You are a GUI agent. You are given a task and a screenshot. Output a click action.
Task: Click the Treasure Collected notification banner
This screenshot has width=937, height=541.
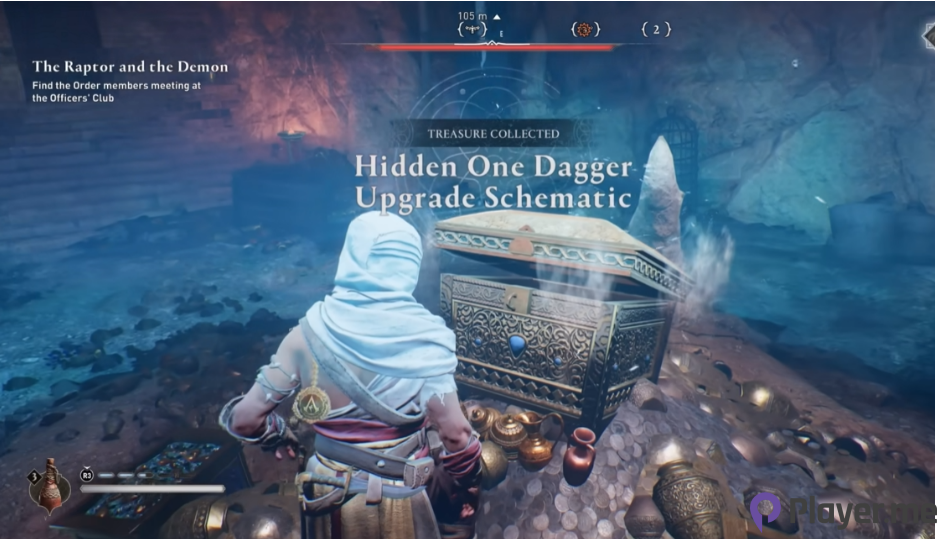493,133
